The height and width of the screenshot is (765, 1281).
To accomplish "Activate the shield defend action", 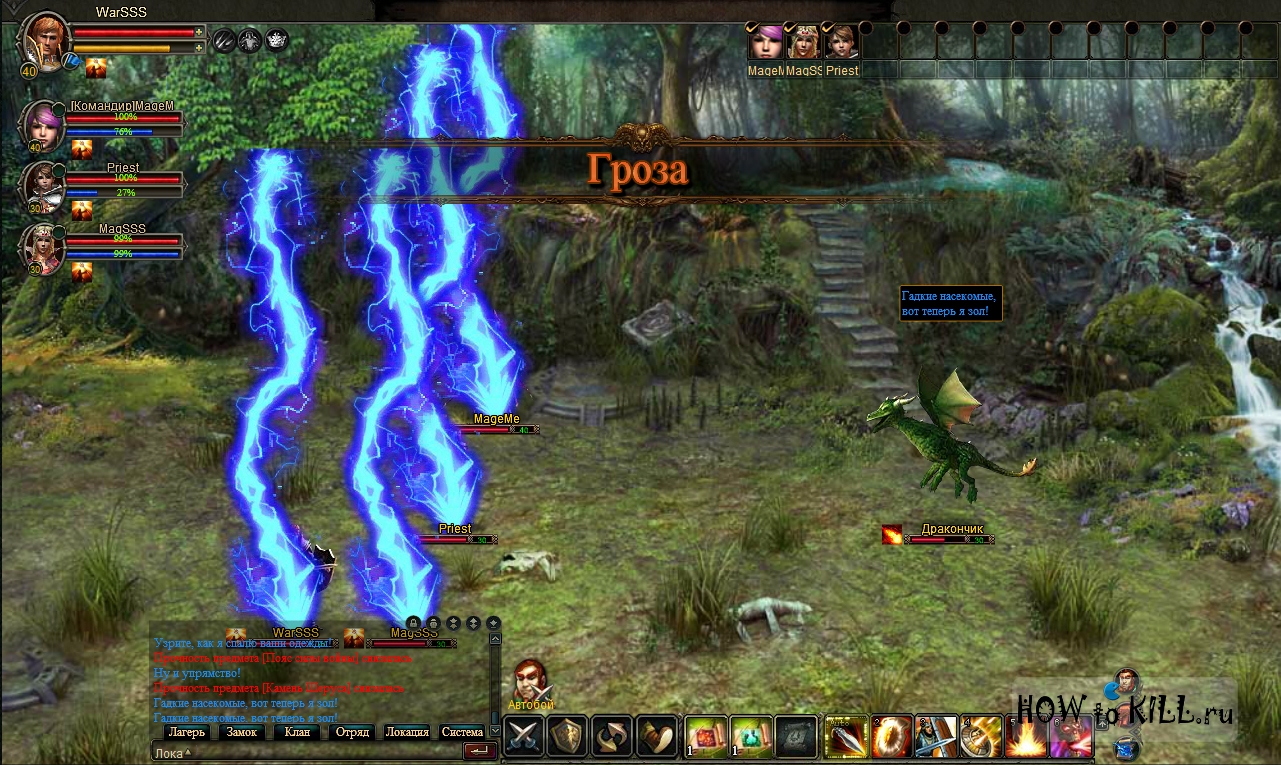I will pos(567,738).
